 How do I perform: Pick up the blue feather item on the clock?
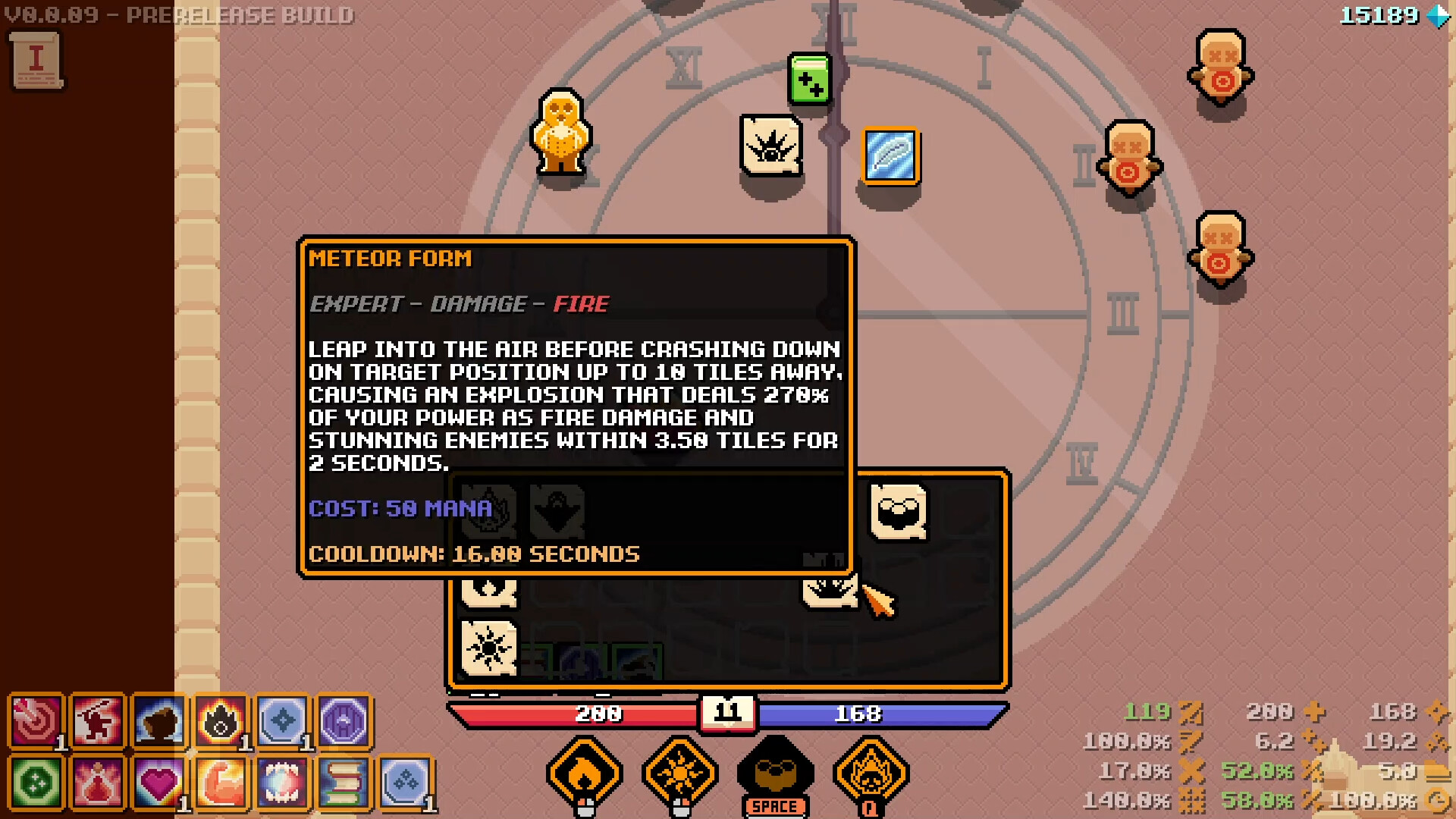(x=891, y=157)
